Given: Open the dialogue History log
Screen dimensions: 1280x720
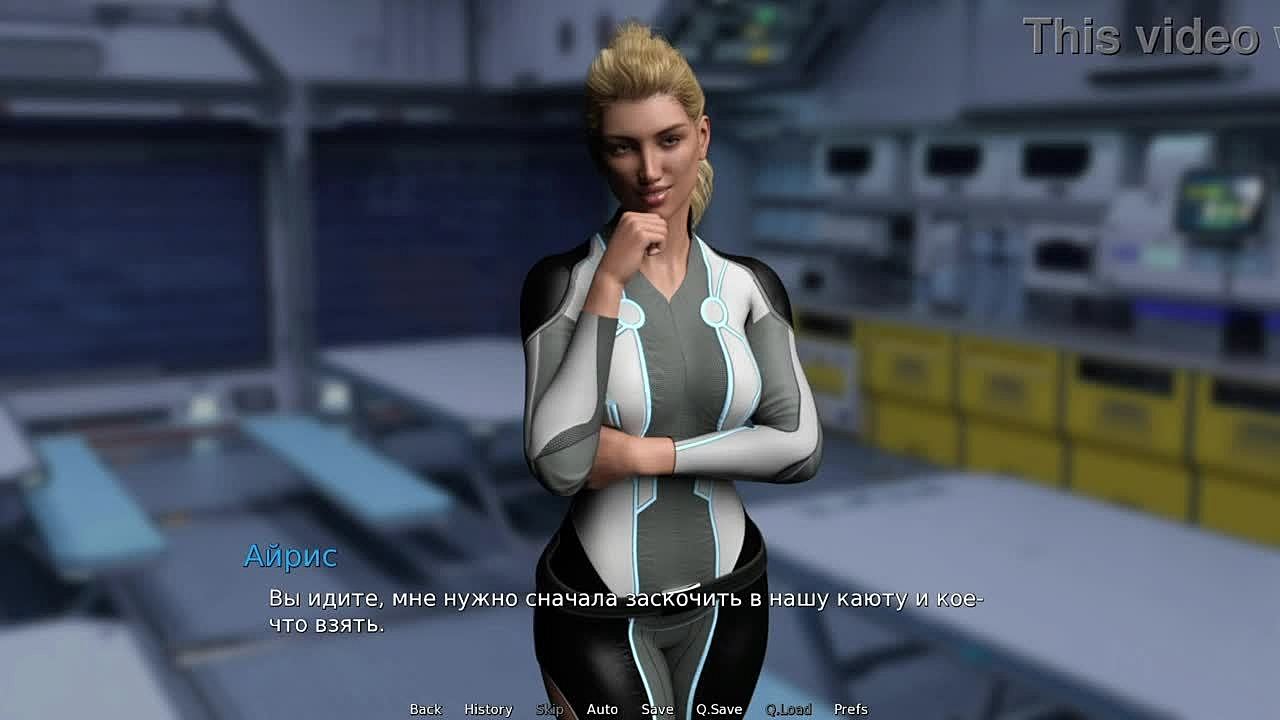Looking at the screenshot, I should (x=488, y=709).
